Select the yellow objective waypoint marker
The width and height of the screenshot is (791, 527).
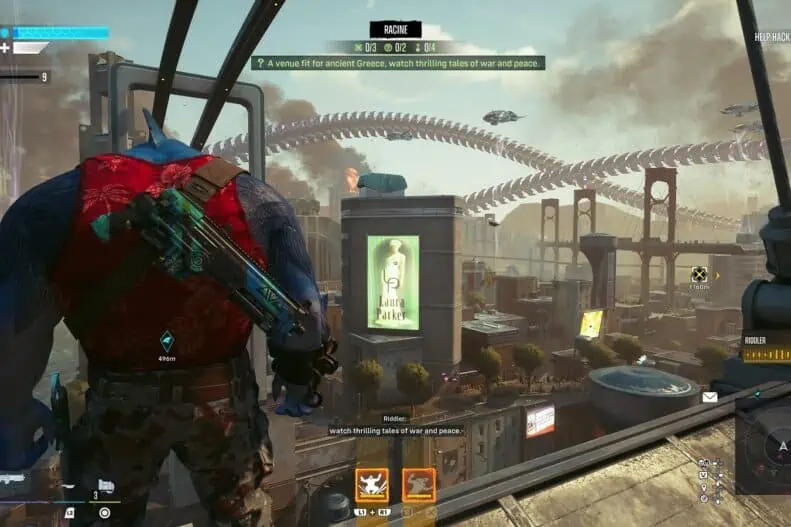700,273
